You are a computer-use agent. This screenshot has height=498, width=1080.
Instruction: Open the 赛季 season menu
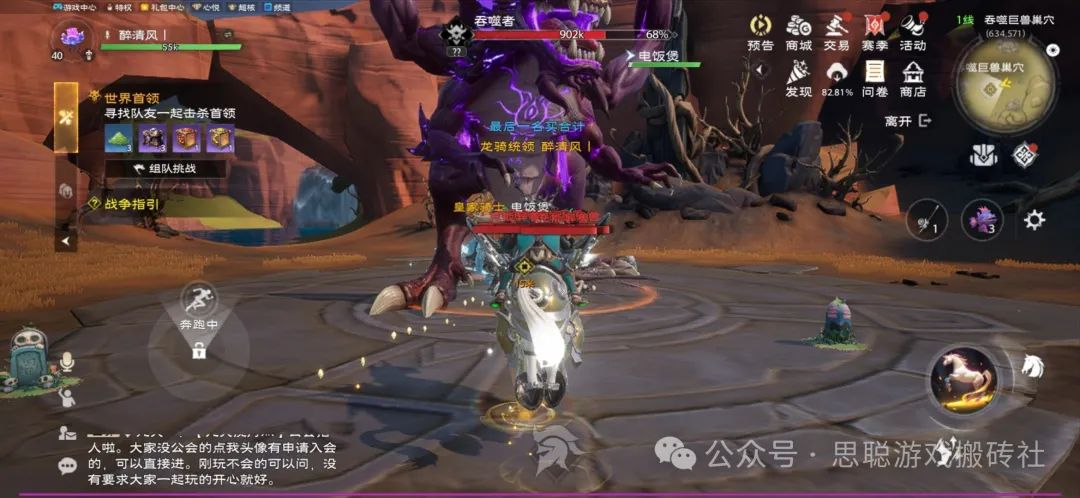click(x=875, y=31)
